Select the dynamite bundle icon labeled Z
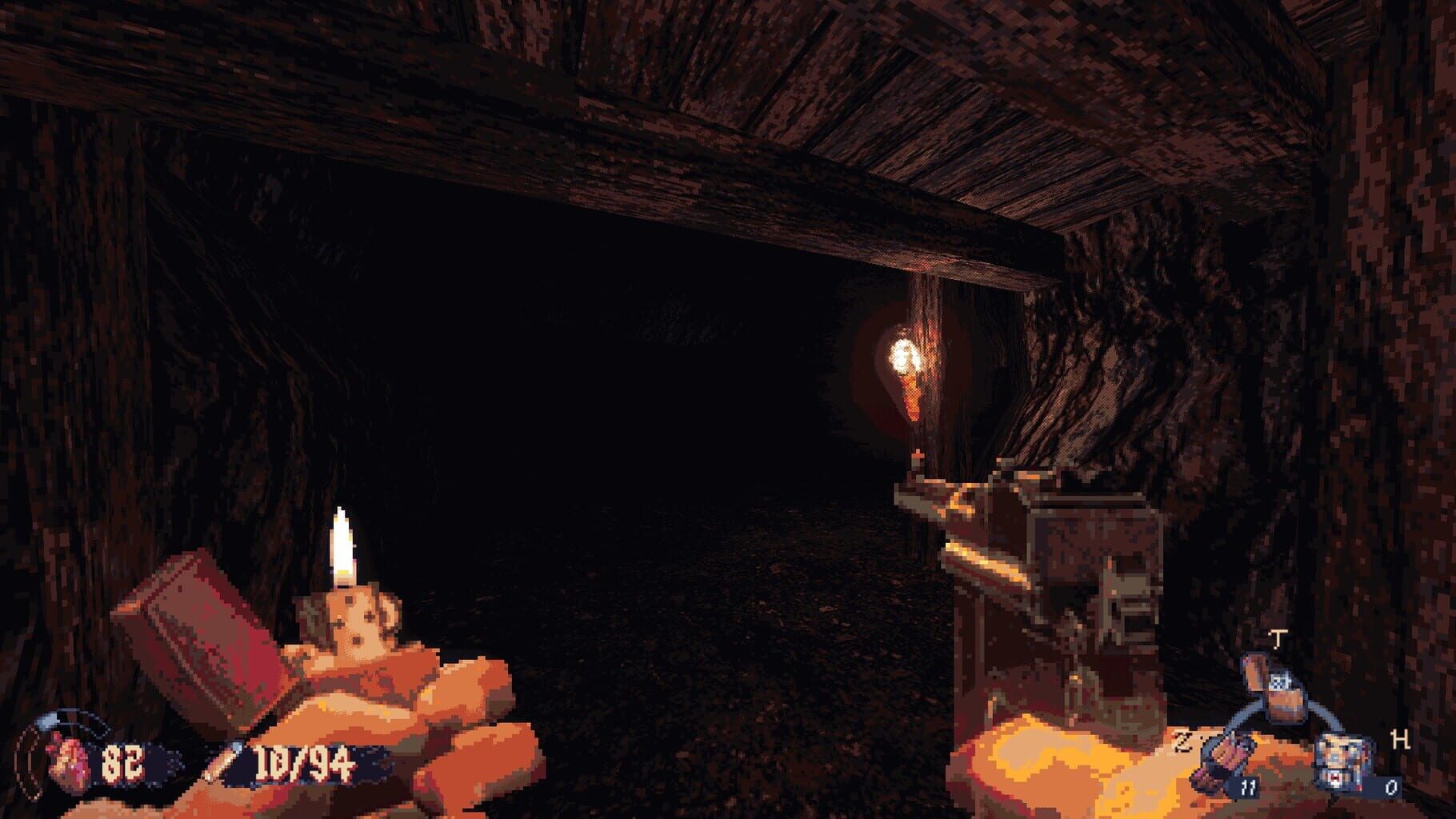This screenshot has width=1456, height=819. (x=1223, y=757)
